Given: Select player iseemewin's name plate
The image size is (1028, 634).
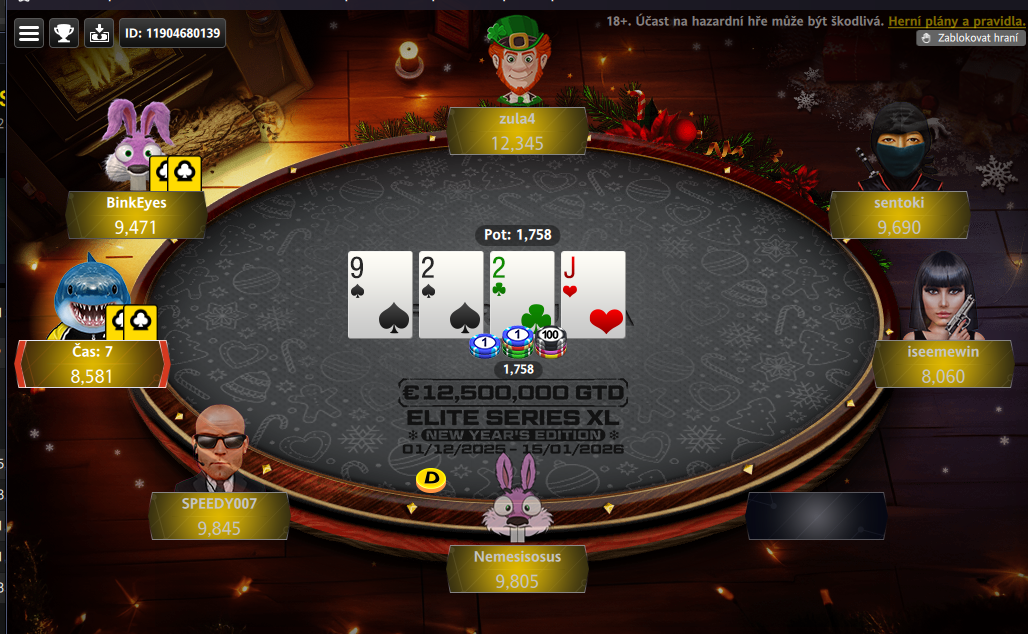Looking at the screenshot, I should coord(943,364).
